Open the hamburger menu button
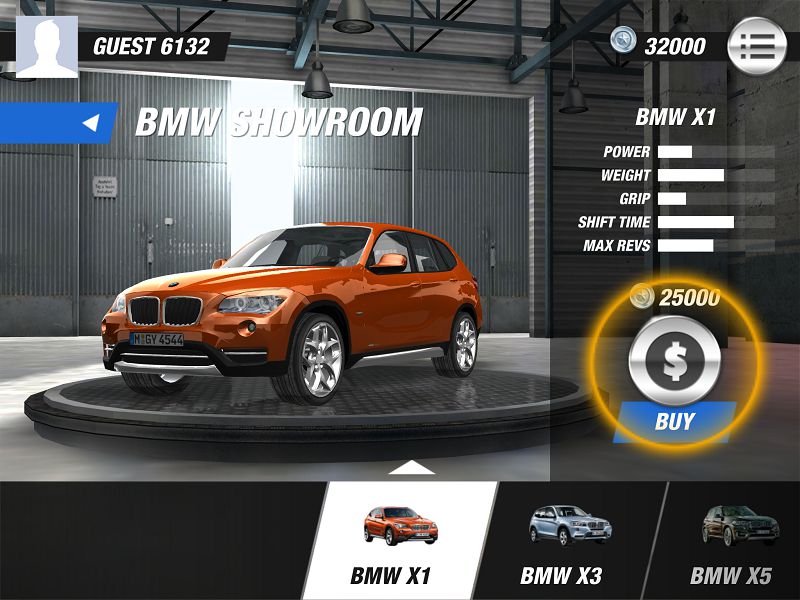This screenshot has height=600, width=800. click(x=756, y=46)
